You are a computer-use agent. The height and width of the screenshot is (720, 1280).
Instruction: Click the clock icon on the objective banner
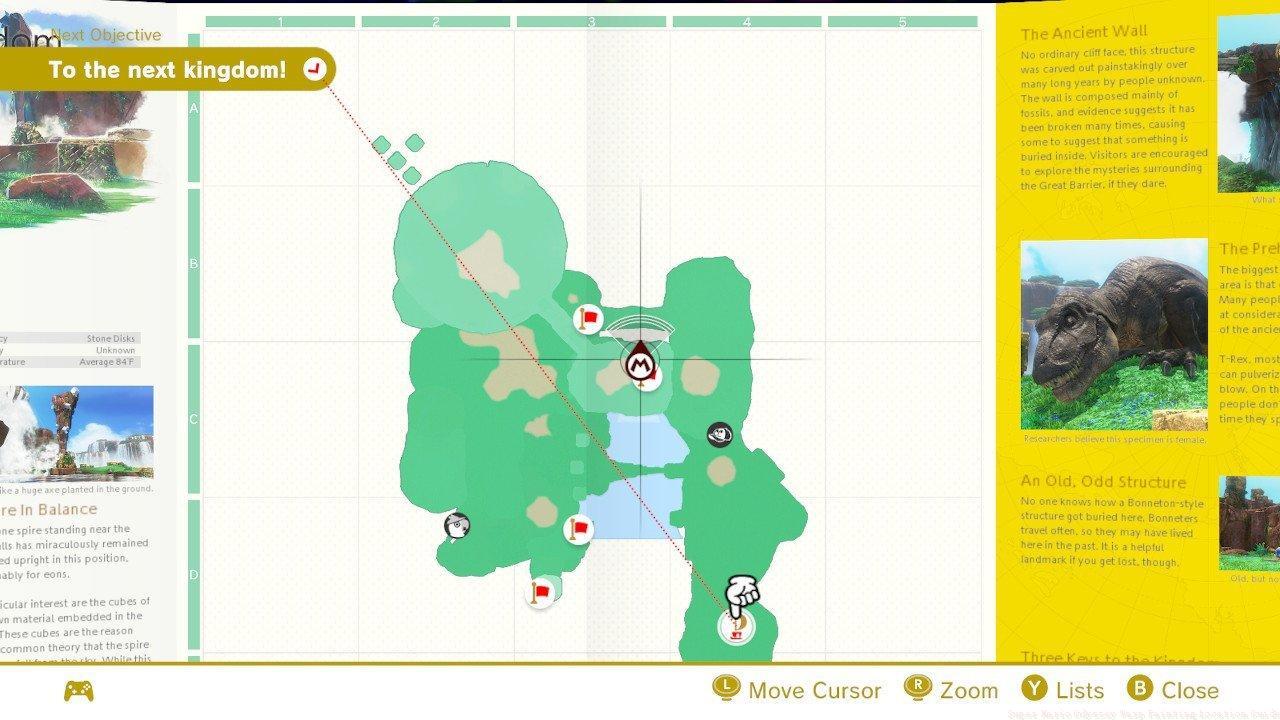(x=313, y=69)
